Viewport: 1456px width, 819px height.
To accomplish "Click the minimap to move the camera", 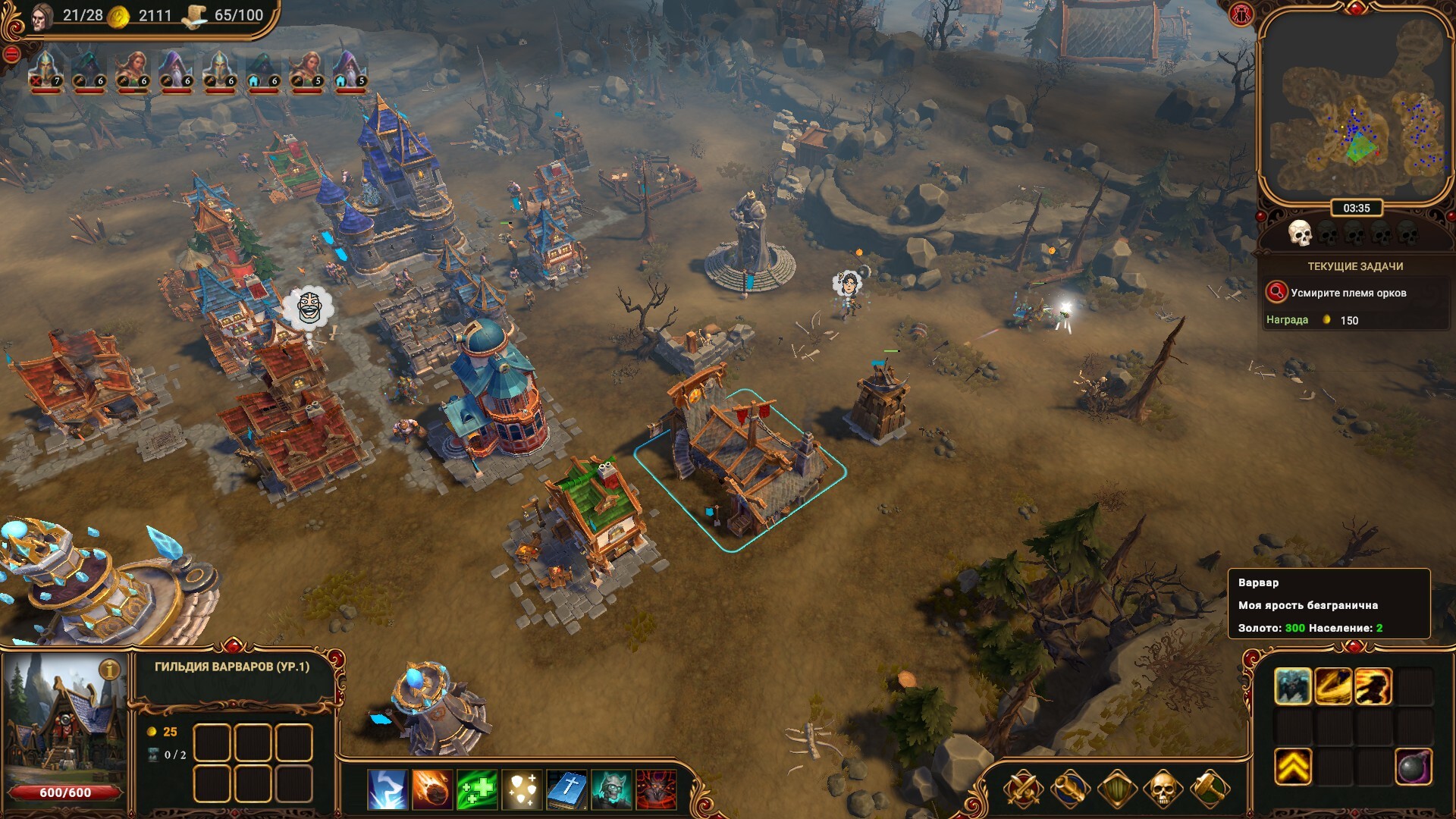I will (1356, 114).
